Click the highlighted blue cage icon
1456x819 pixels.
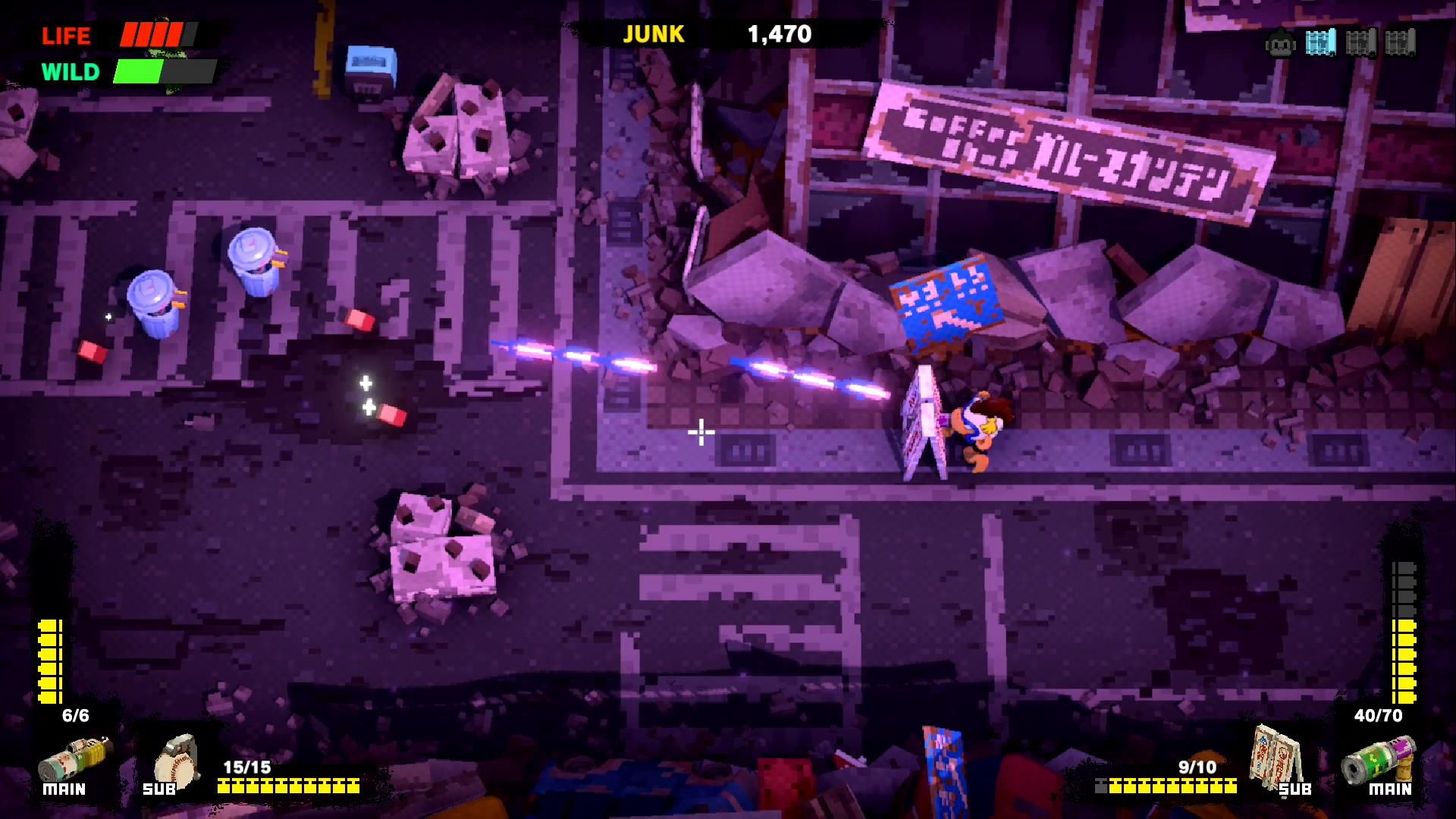(1320, 43)
